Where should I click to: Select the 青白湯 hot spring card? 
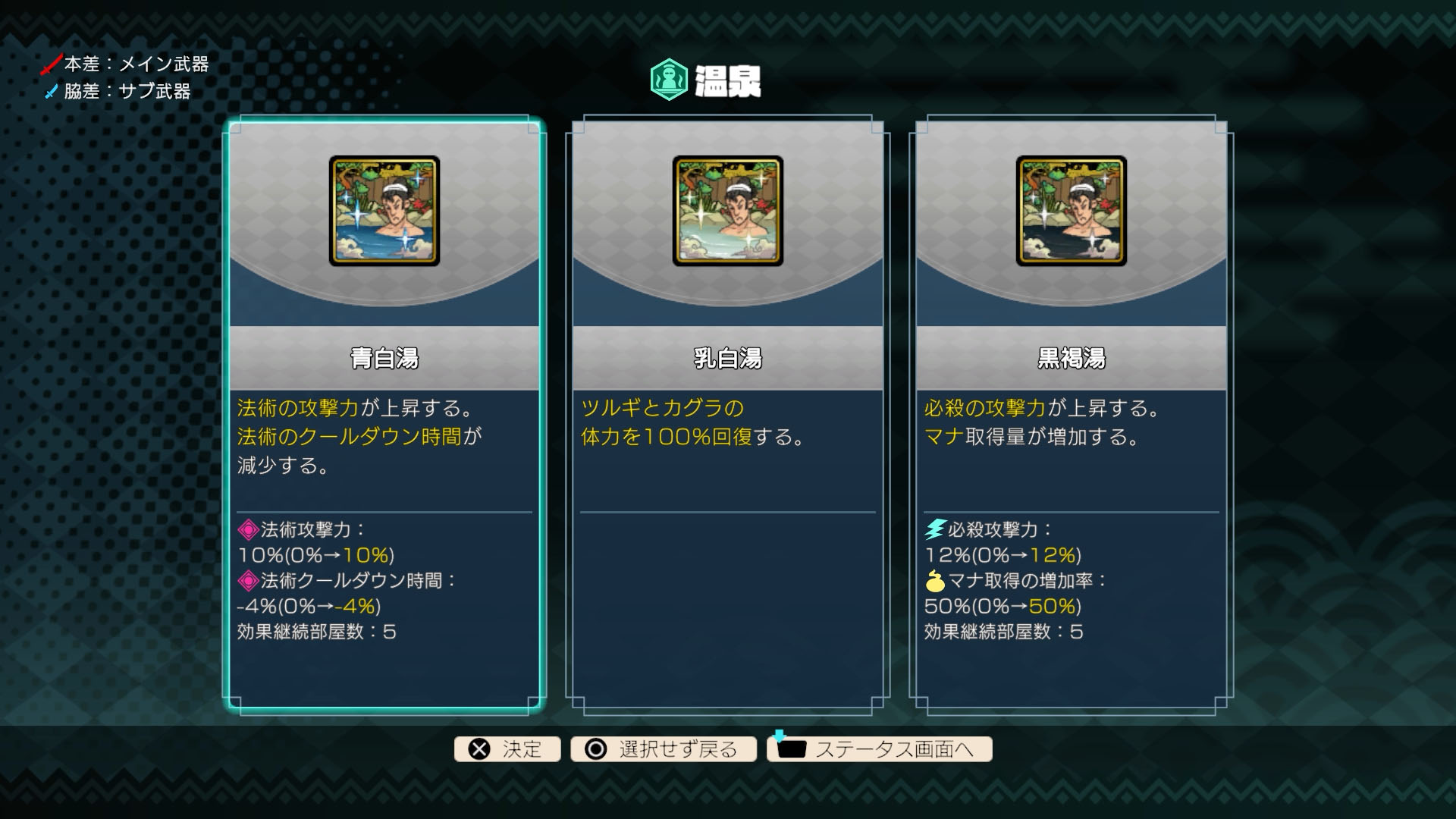[x=384, y=414]
